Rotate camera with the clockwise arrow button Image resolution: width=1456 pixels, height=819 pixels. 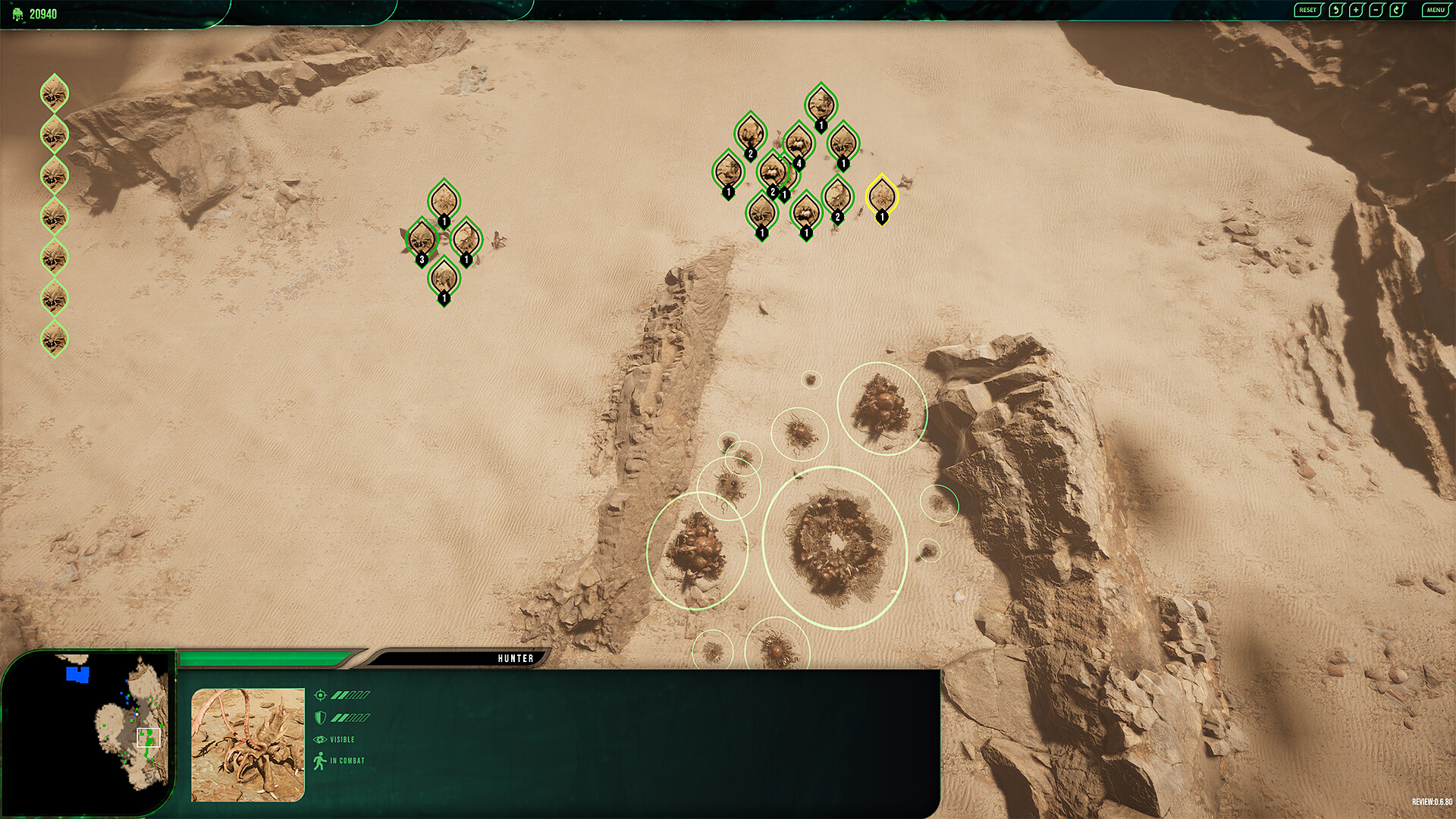coord(1398,10)
